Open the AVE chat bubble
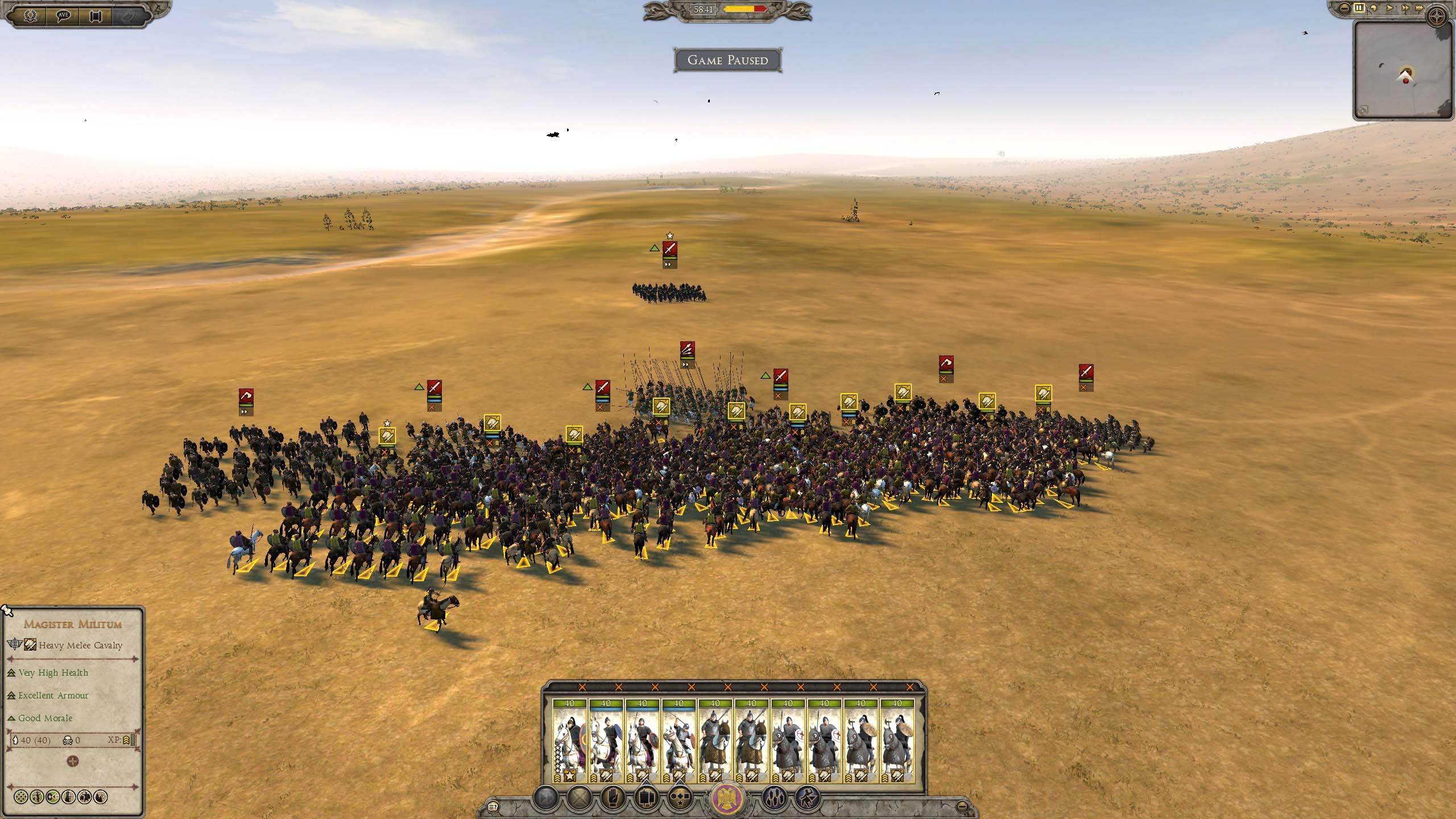 (63, 15)
